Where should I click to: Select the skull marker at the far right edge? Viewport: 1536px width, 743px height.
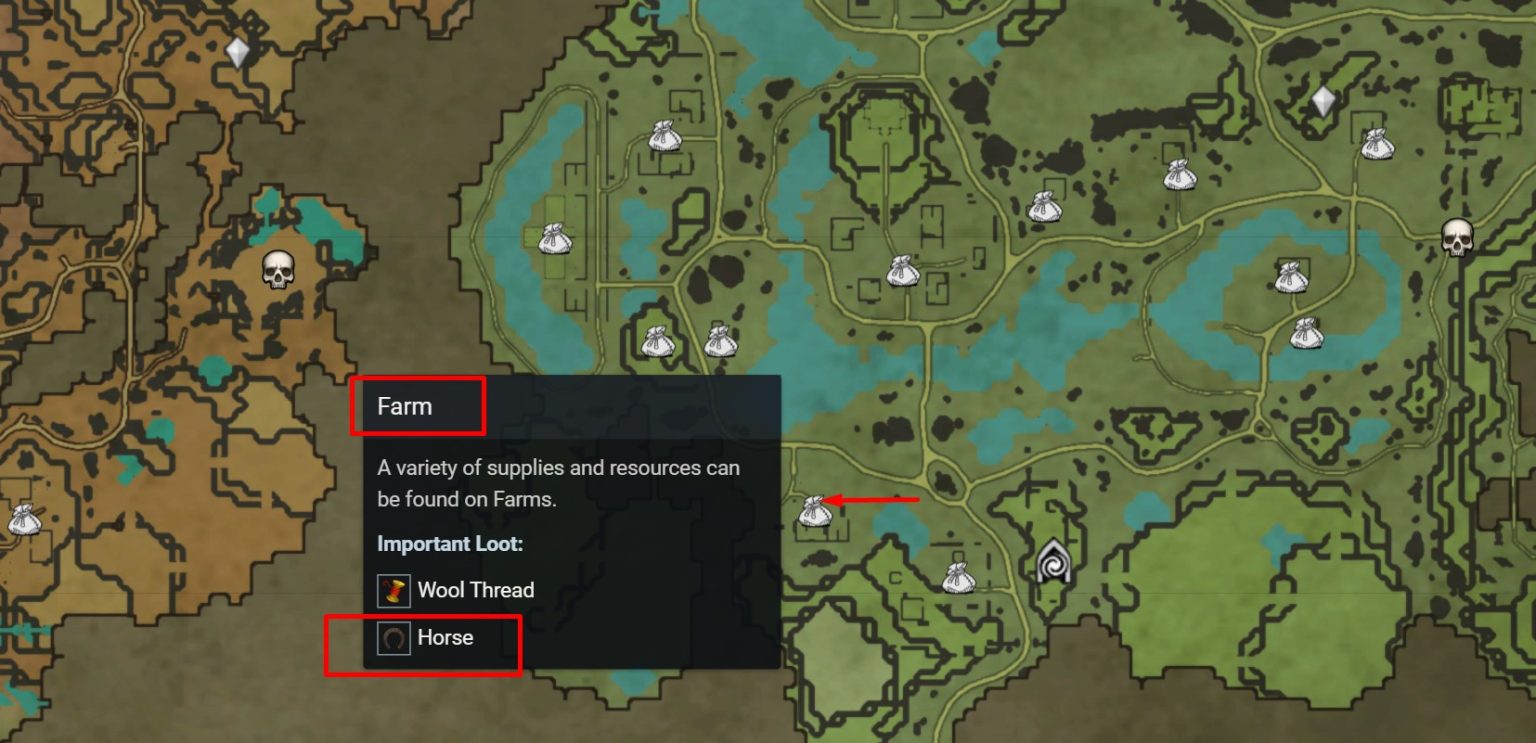click(1458, 240)
